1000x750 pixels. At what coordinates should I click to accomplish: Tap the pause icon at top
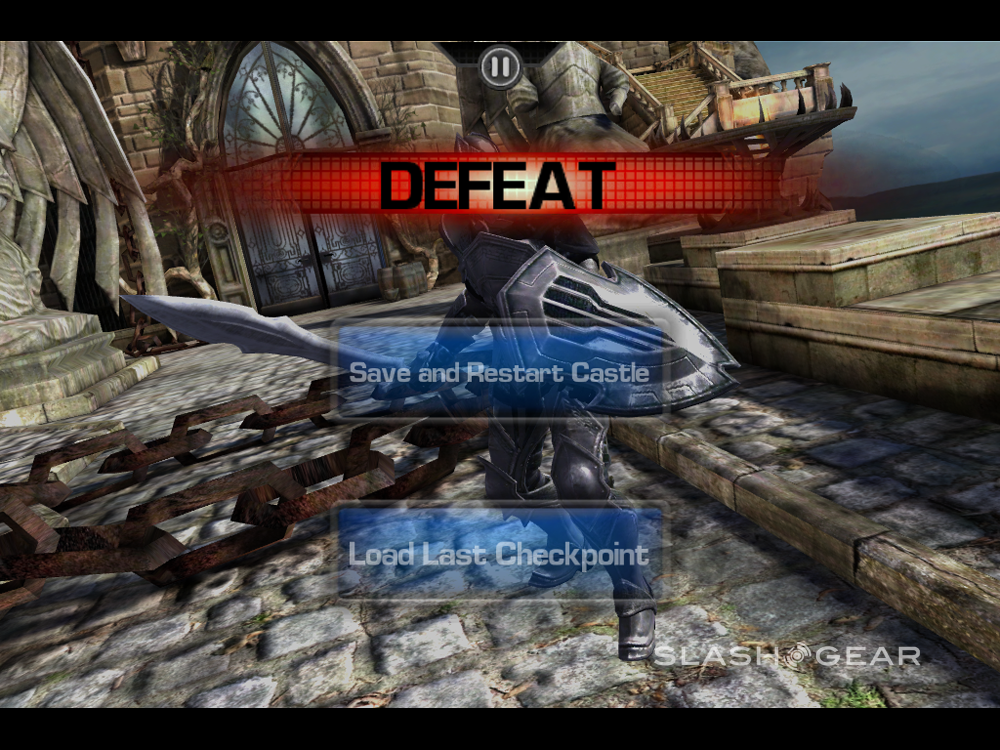click(x=500, y=68)
